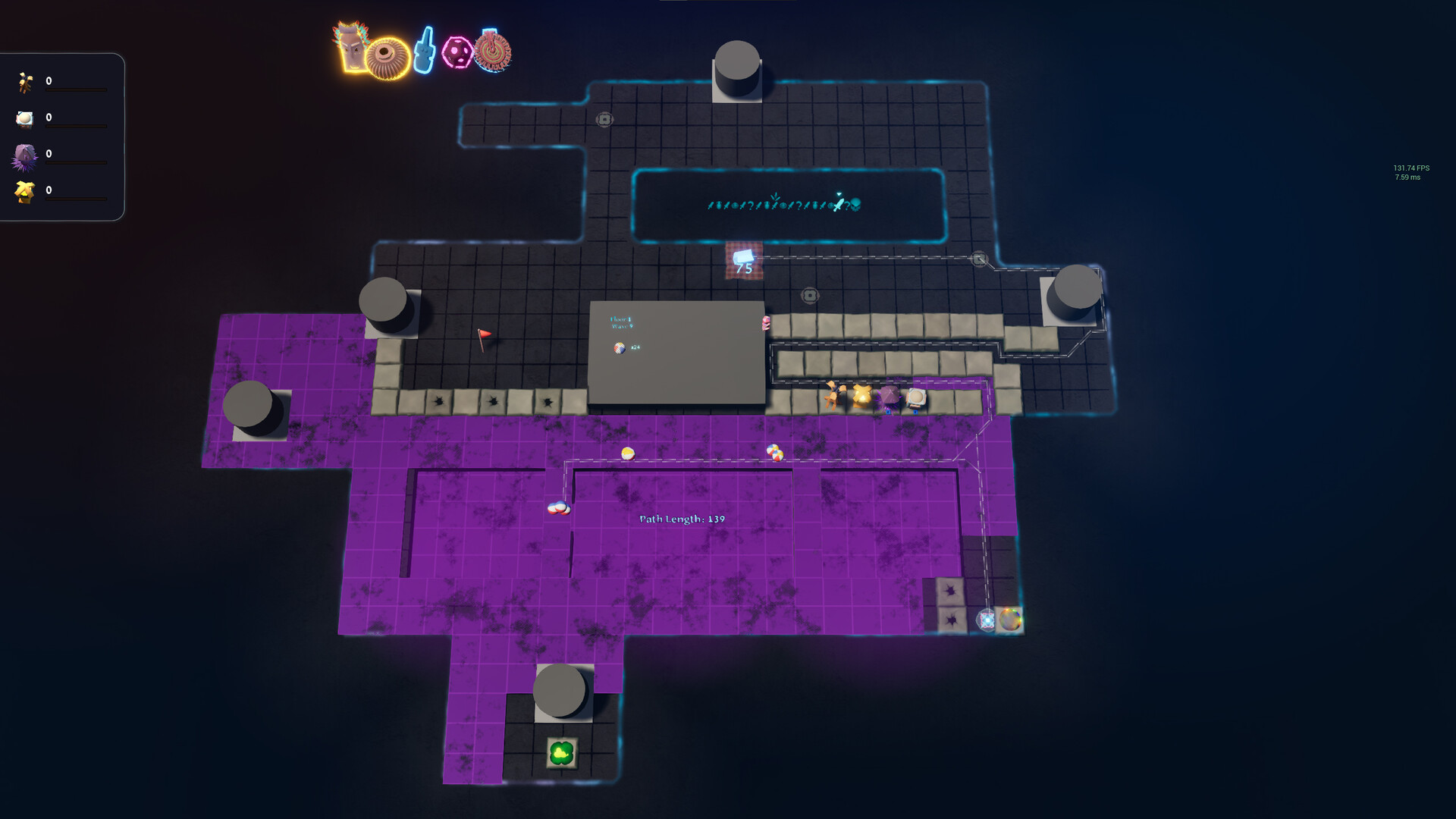1456x819 pixels.
Task: Click the pink spotted meteor icon
Action: click(x=457, y=51)
